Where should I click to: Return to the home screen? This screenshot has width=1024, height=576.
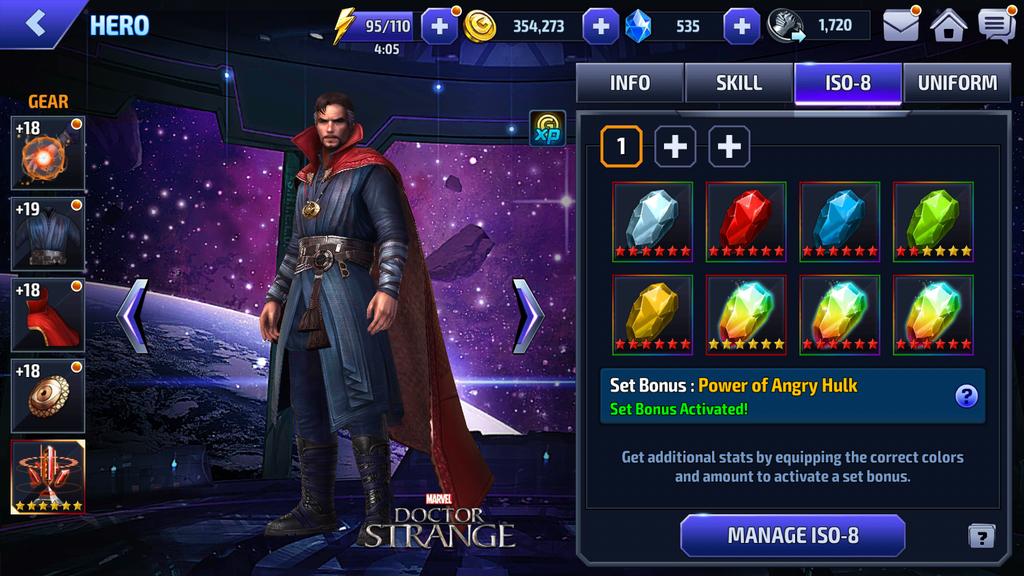tap(948, 26)
